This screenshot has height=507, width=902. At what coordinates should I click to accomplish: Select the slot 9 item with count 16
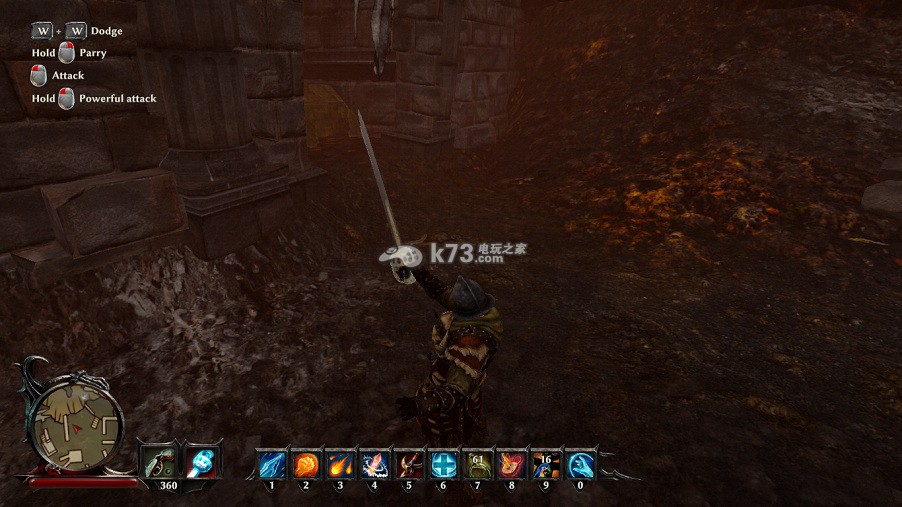(x=545, y=465)
